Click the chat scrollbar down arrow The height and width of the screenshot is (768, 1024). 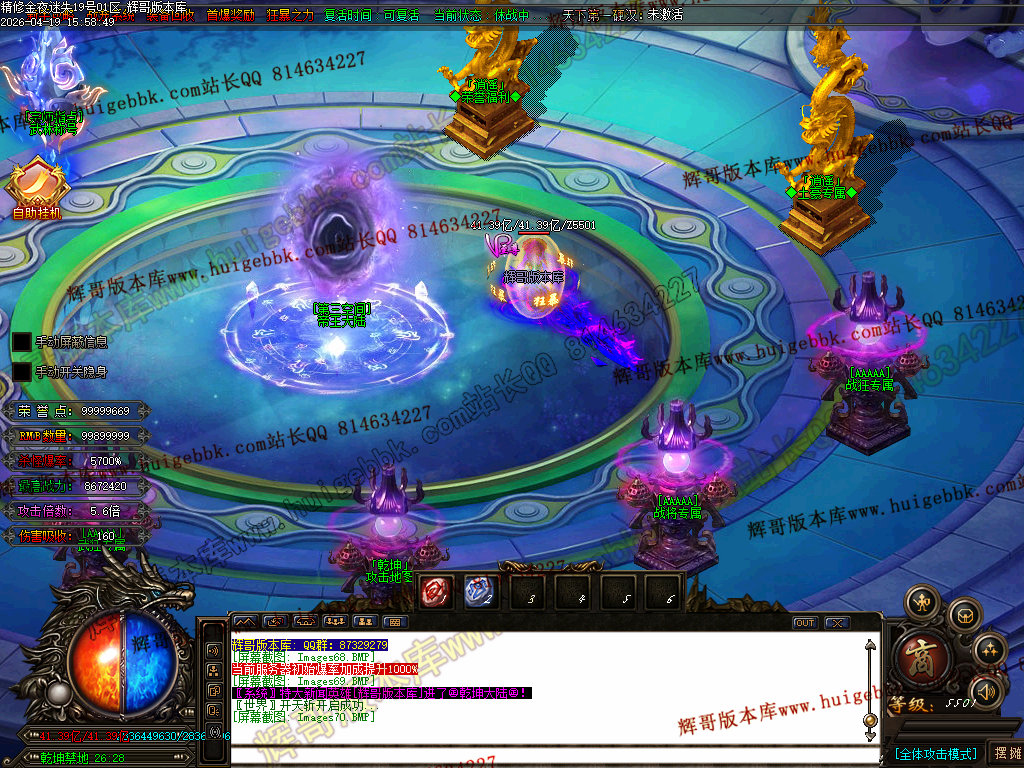[870, 735]
